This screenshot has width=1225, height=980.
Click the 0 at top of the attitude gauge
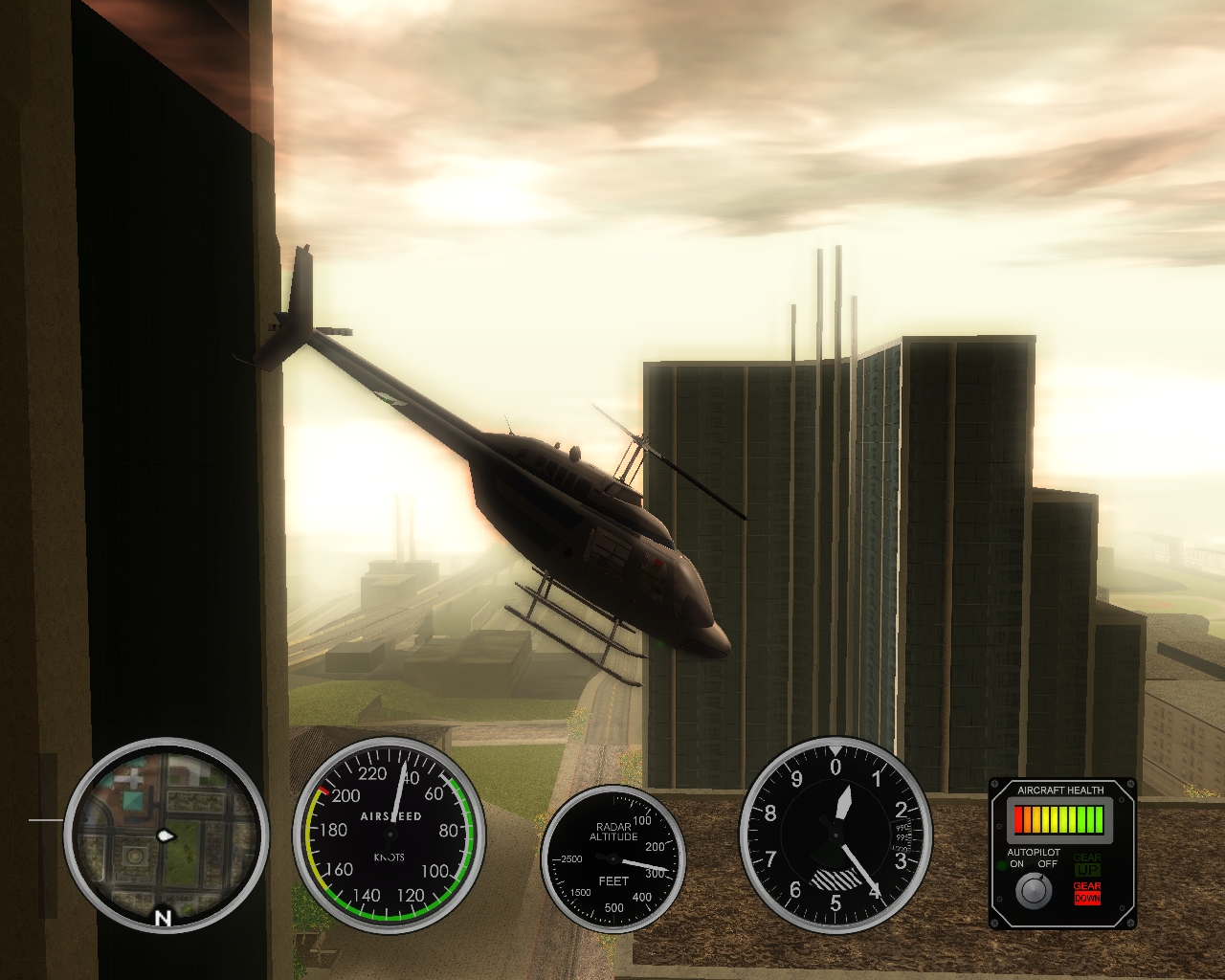click(835, 765)
